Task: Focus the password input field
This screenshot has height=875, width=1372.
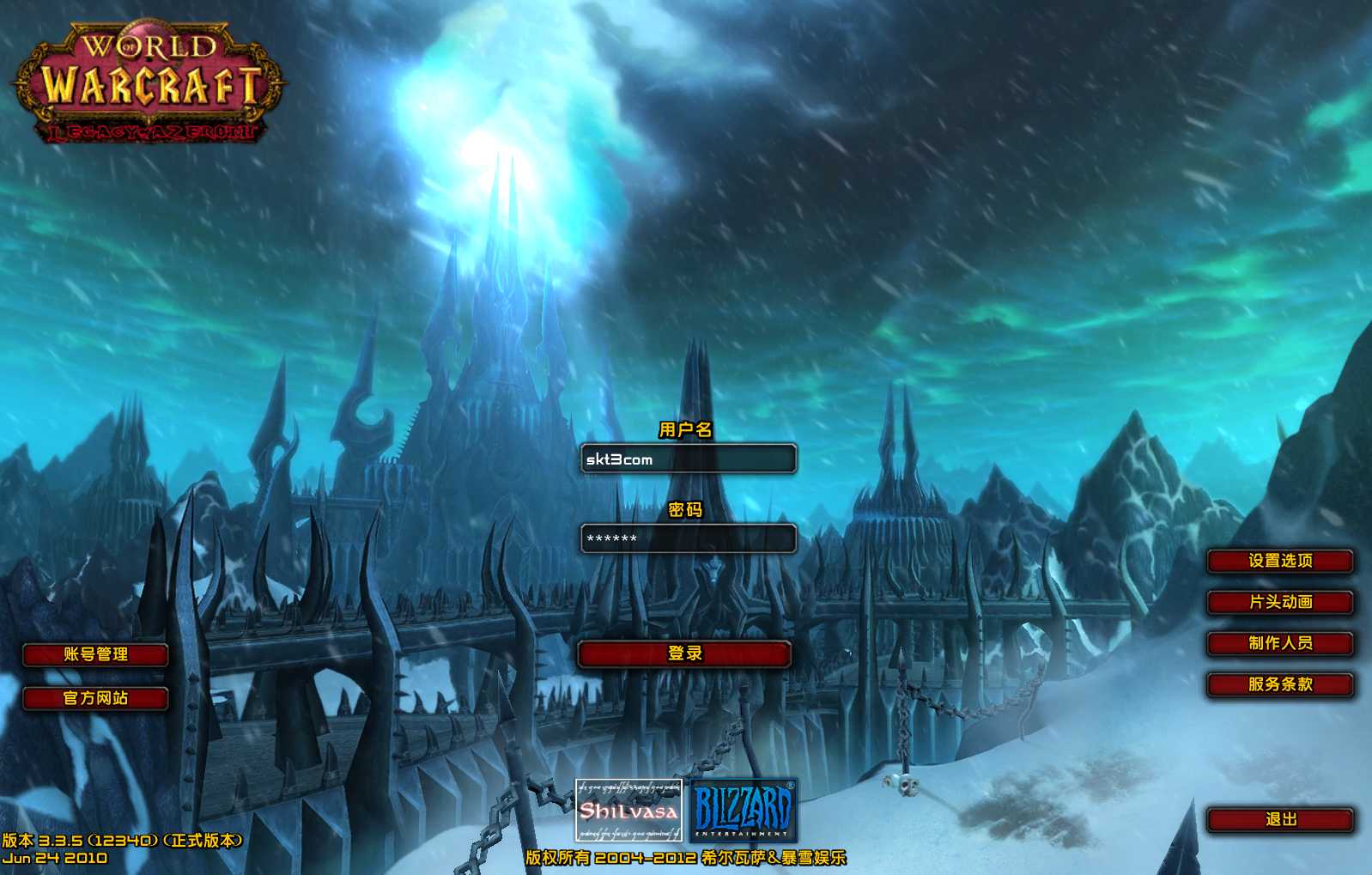Action: tap(688, 538)
